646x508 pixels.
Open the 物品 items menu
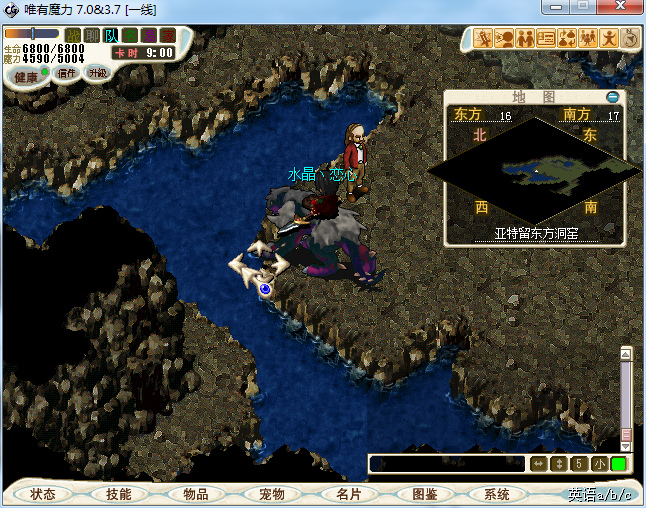pyautogui.click(x=195, y=494)
